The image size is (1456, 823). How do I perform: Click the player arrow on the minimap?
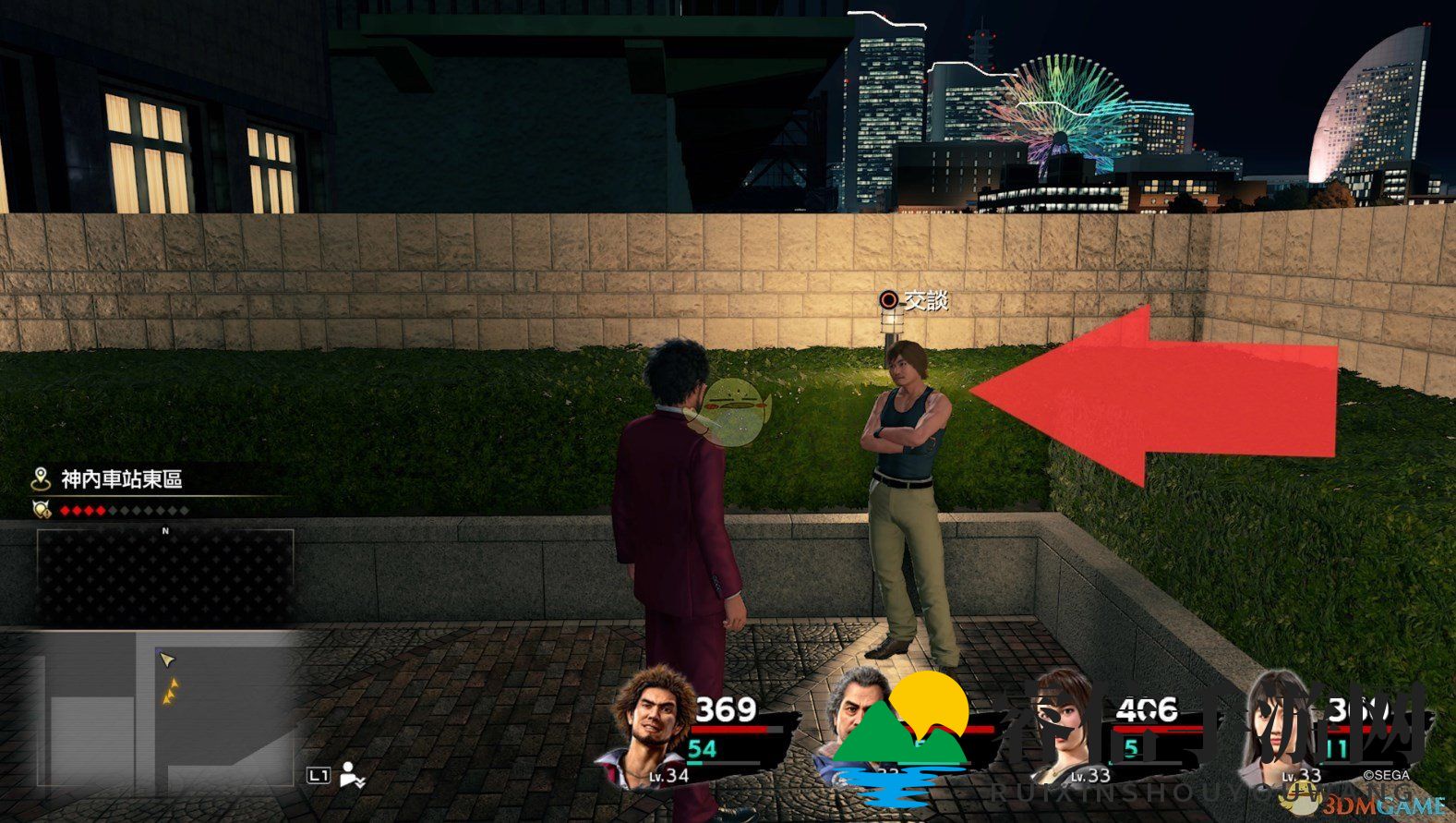pyautogui.click(x=166, y=659)
